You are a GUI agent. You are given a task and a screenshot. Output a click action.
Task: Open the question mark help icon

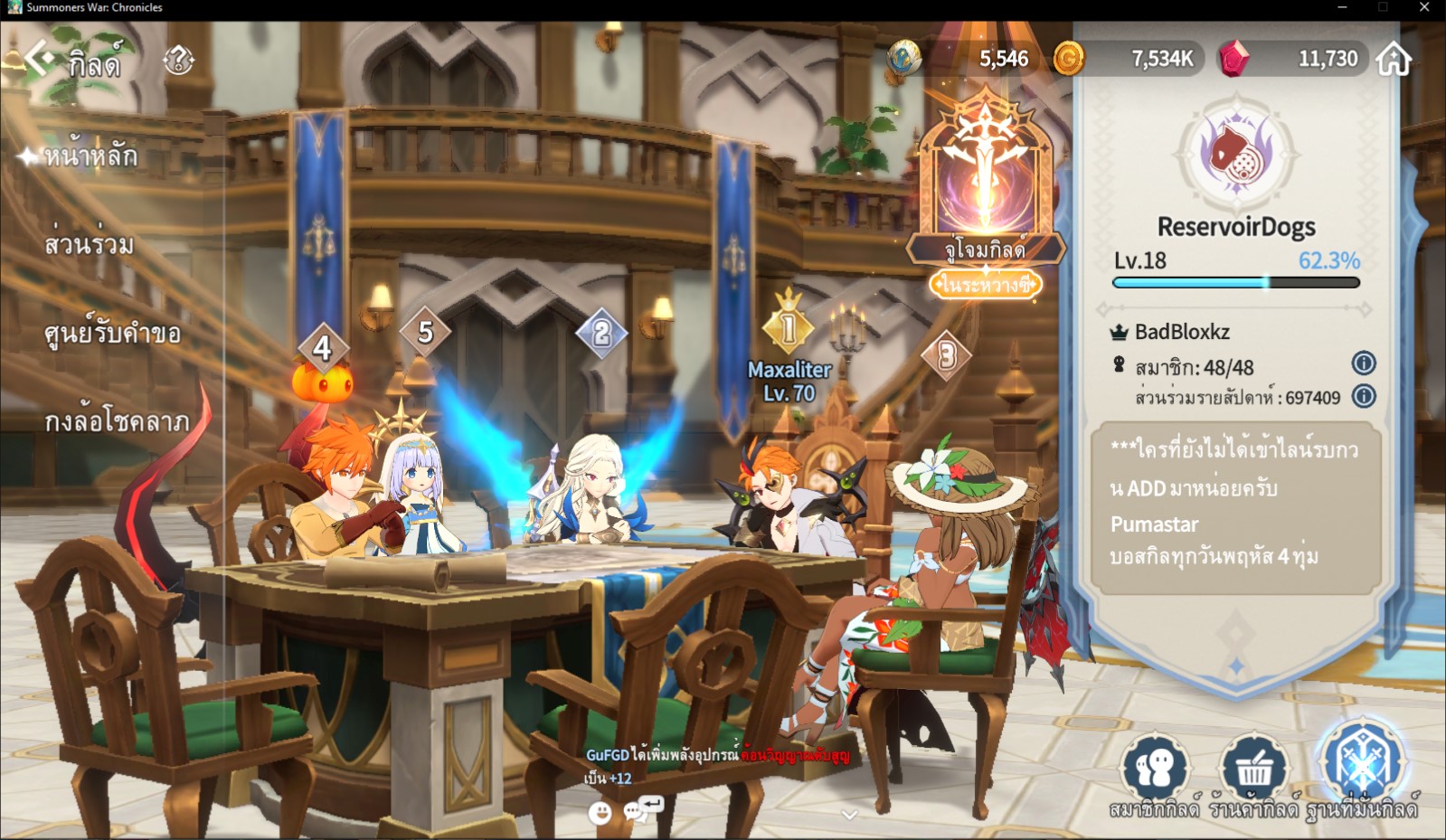[x=178, y=61]
